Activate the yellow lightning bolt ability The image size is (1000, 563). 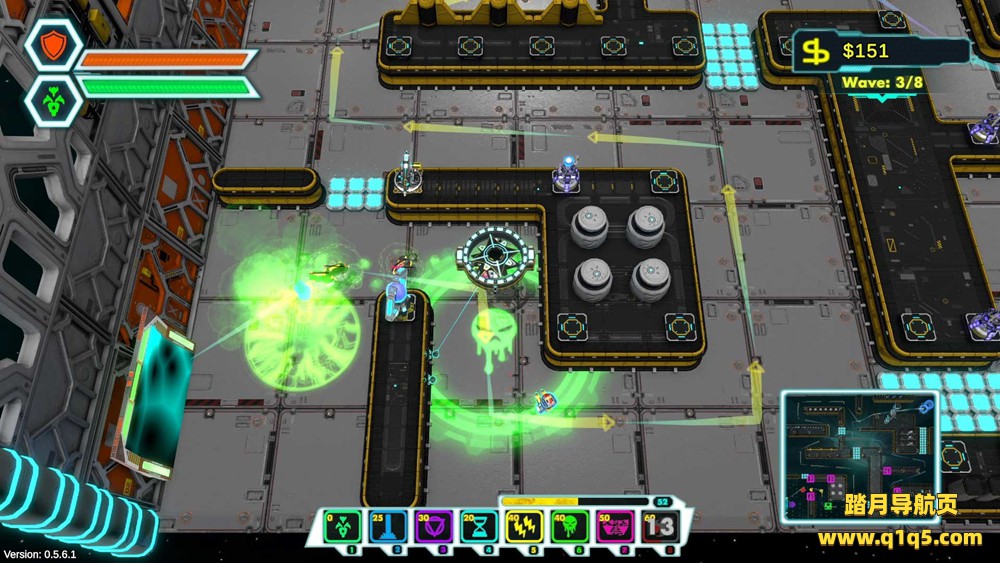[524, 526]
